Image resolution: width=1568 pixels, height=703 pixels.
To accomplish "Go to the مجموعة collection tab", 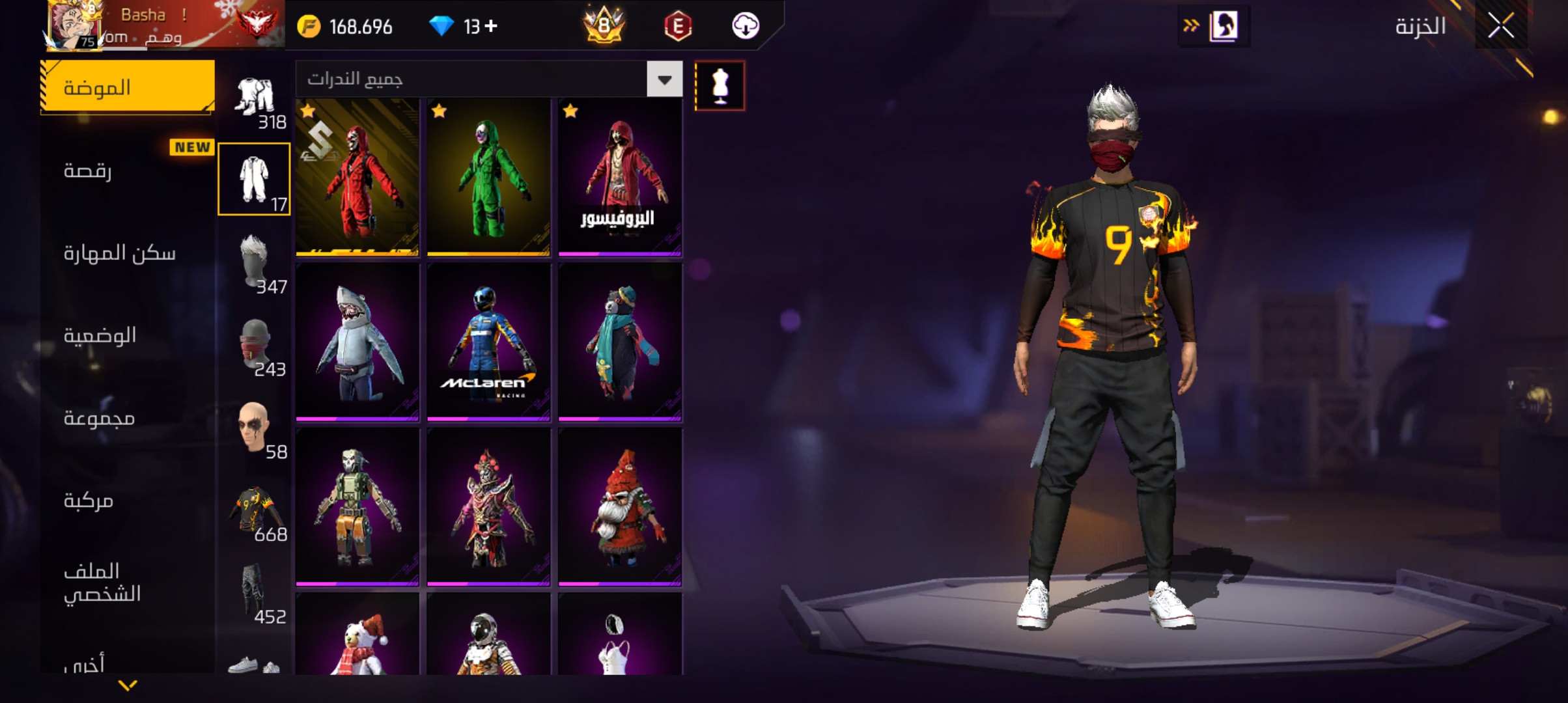I will coord(128,418).
